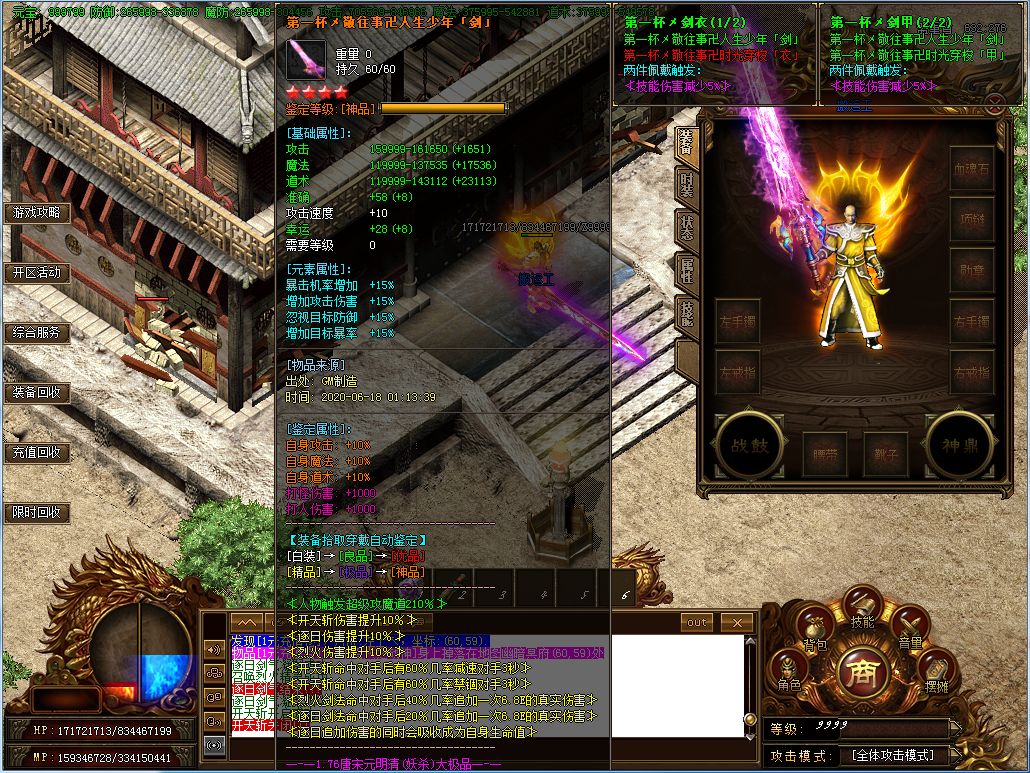Open the 装备回收 equipment recycle menu
The image size is (1030, 773).
tap(37, 393)
